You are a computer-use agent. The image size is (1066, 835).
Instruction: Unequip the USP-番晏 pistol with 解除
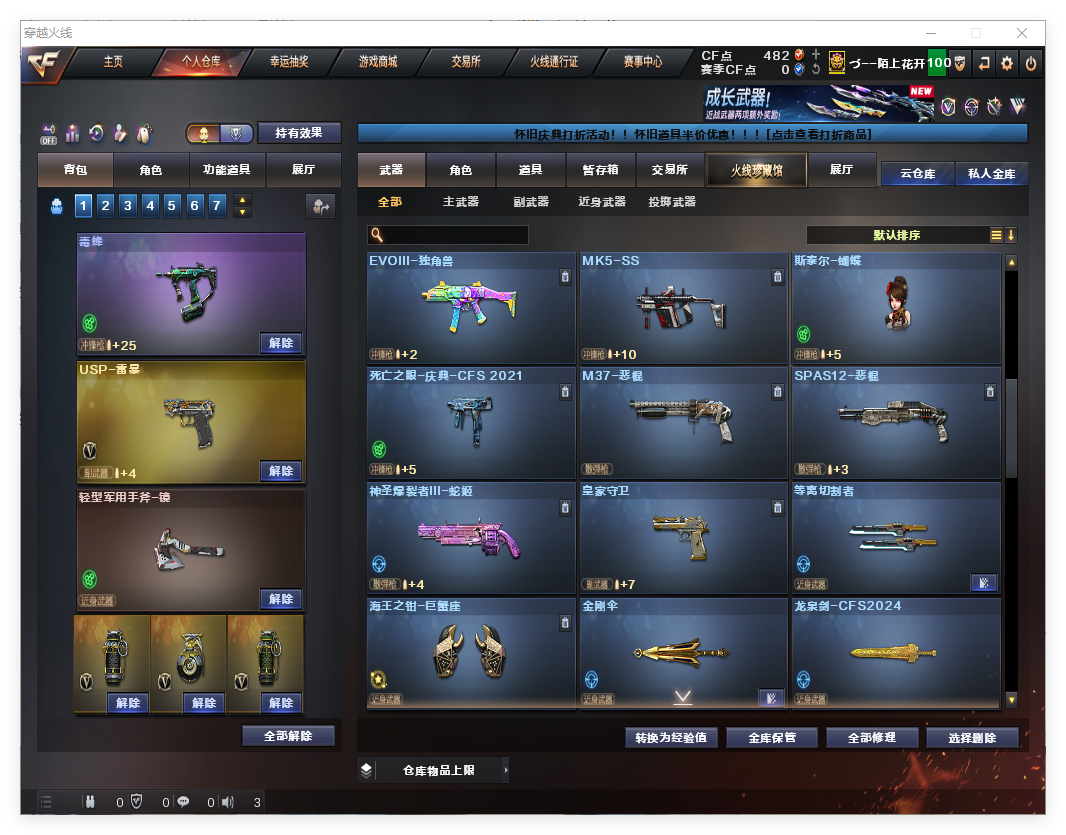click(281, 471)
